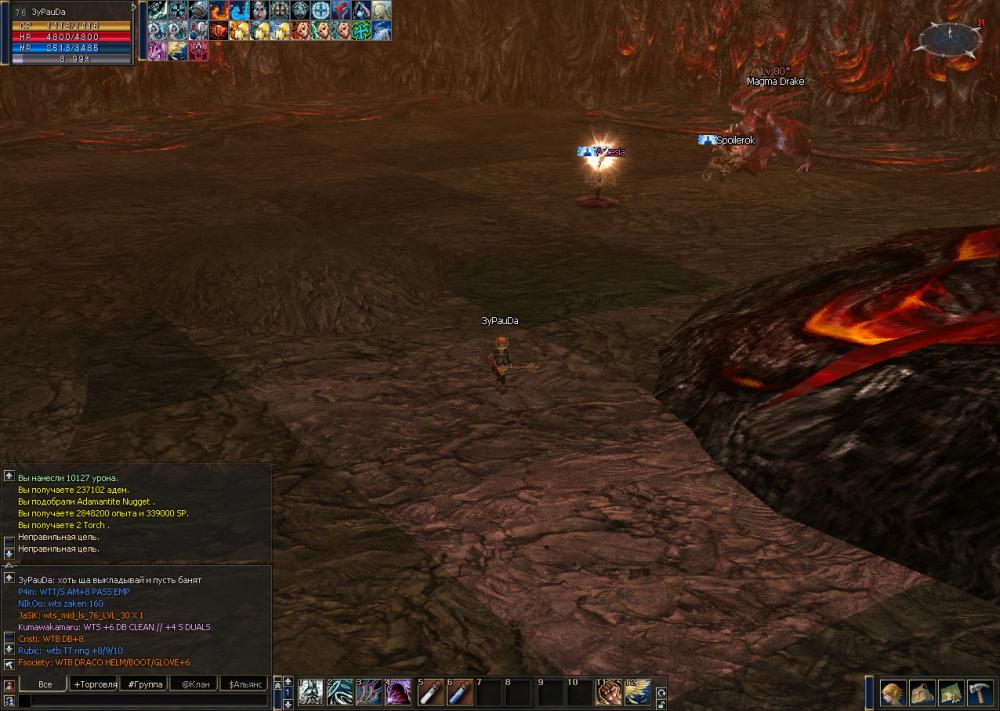Select the ЗуРauDa player status panel
This screenshot has width=1000, height=711.
(70, 32)
